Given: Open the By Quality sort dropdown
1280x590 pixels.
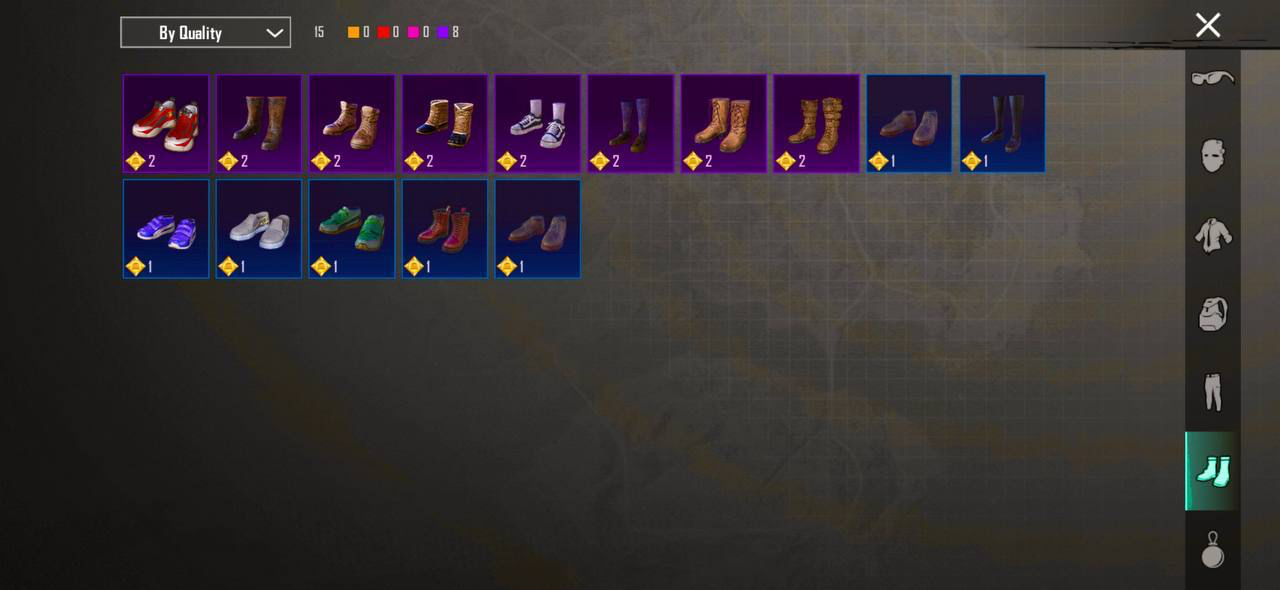Looking at the screenshot, I should tap(205, 32).
